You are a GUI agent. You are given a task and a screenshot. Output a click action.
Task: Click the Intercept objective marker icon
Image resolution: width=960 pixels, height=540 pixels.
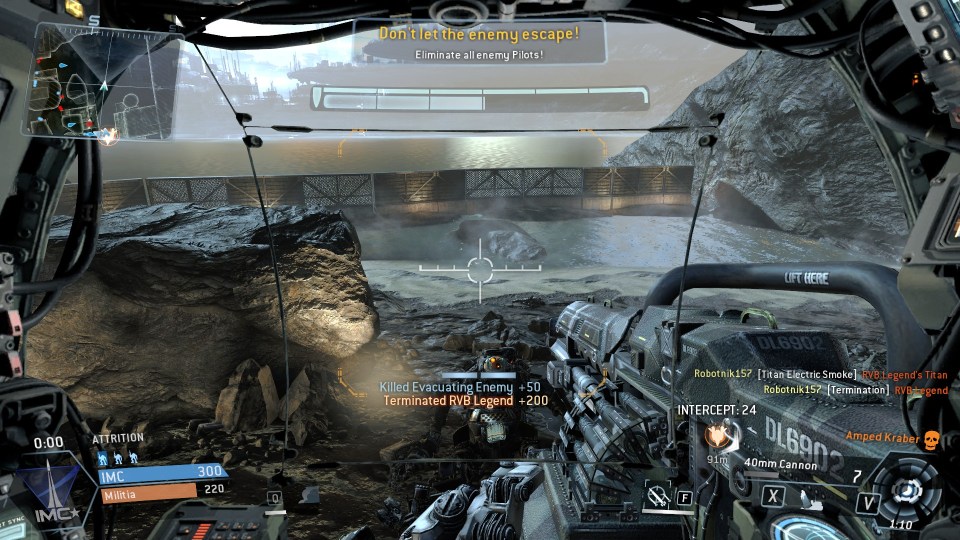pos(715,436)
